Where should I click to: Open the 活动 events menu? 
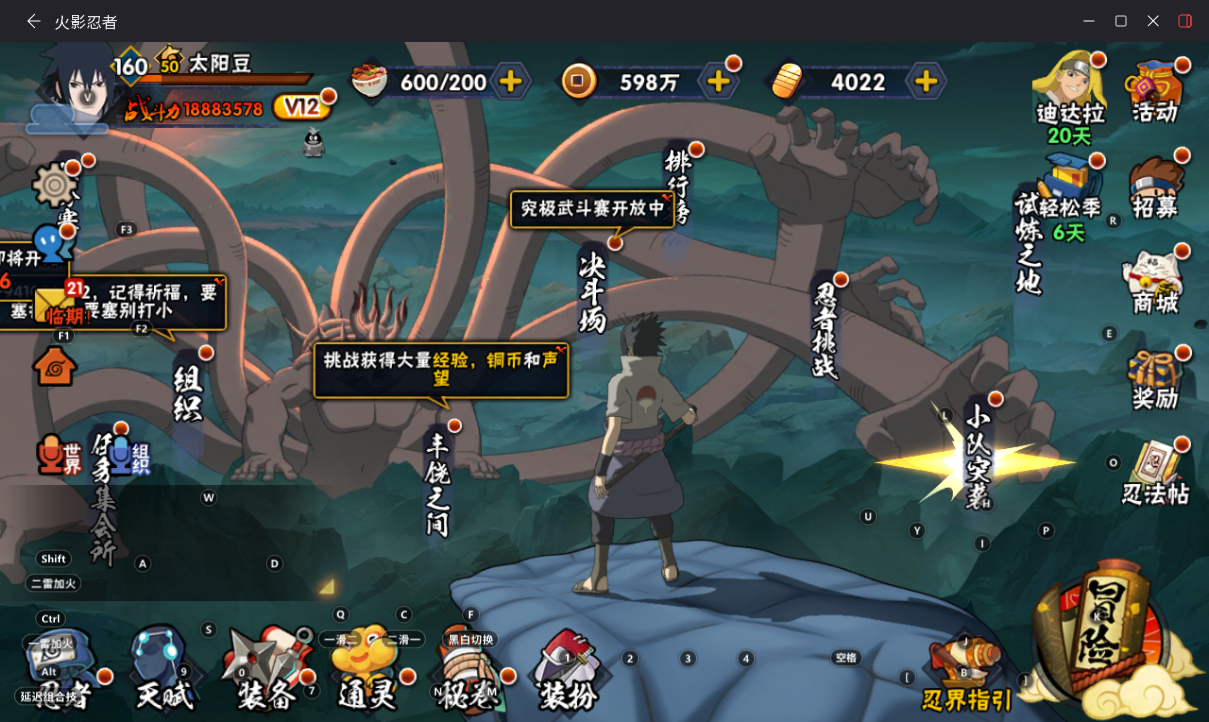coord(1155,90)
